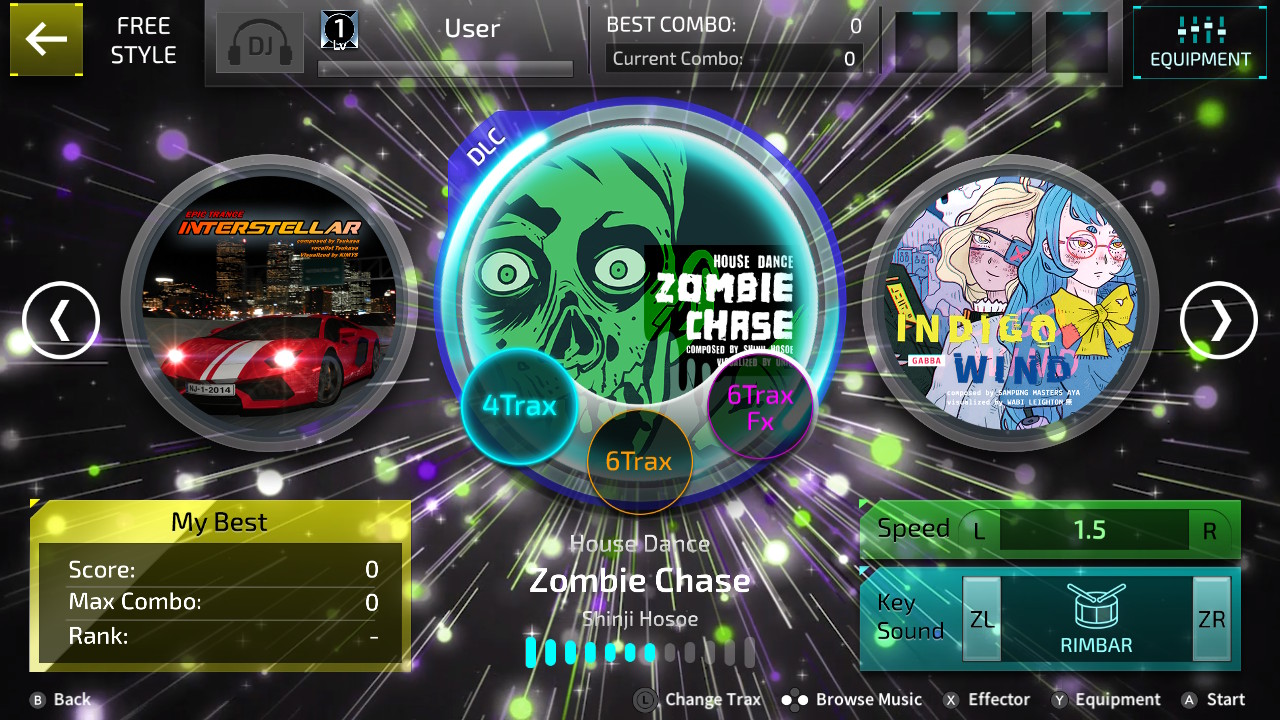Tap the yellow back arrow icon

click(46, 40)
